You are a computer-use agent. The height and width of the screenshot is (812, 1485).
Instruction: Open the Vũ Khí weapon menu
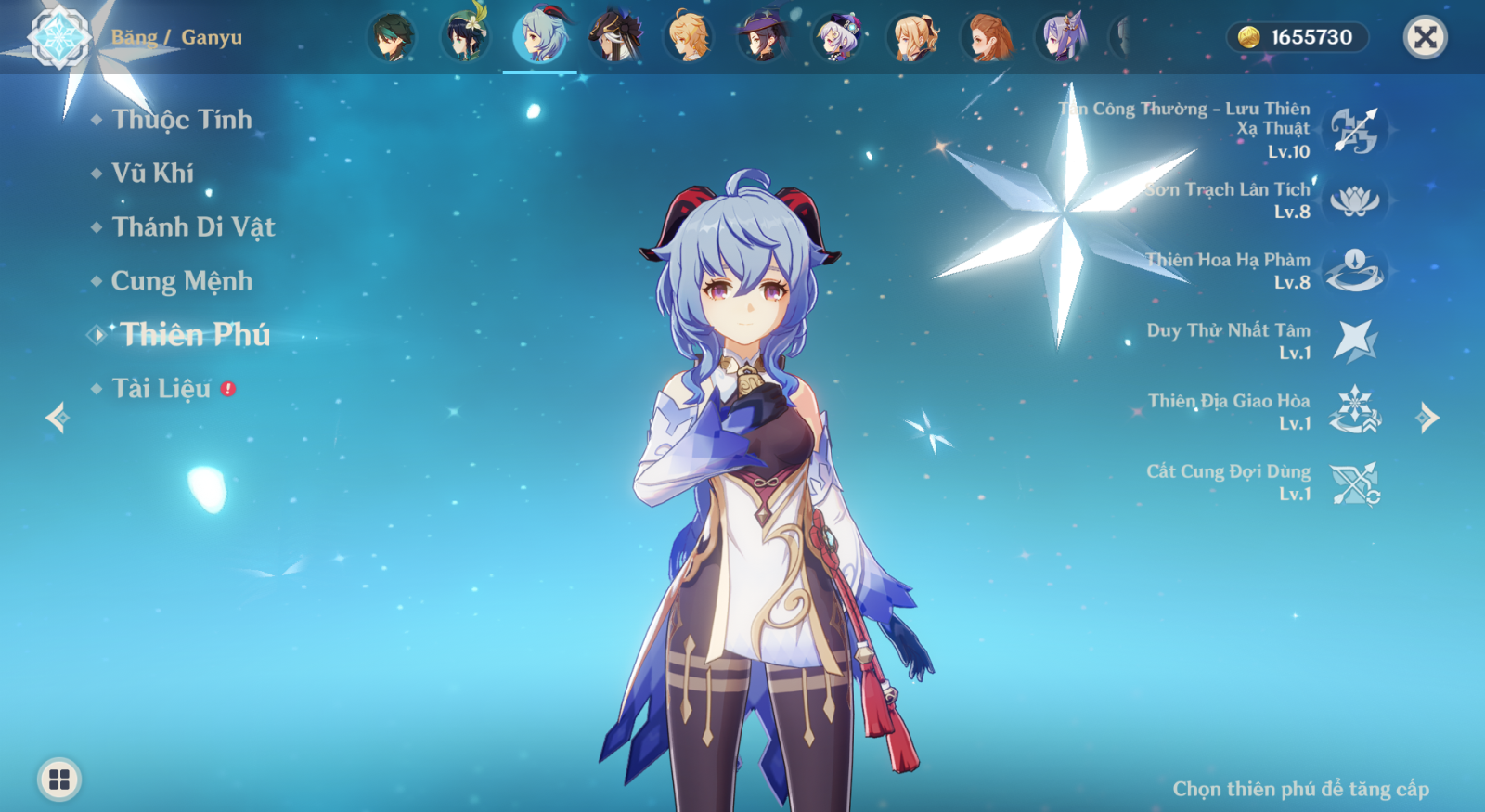pyautogui.click(x=152, y=174)
